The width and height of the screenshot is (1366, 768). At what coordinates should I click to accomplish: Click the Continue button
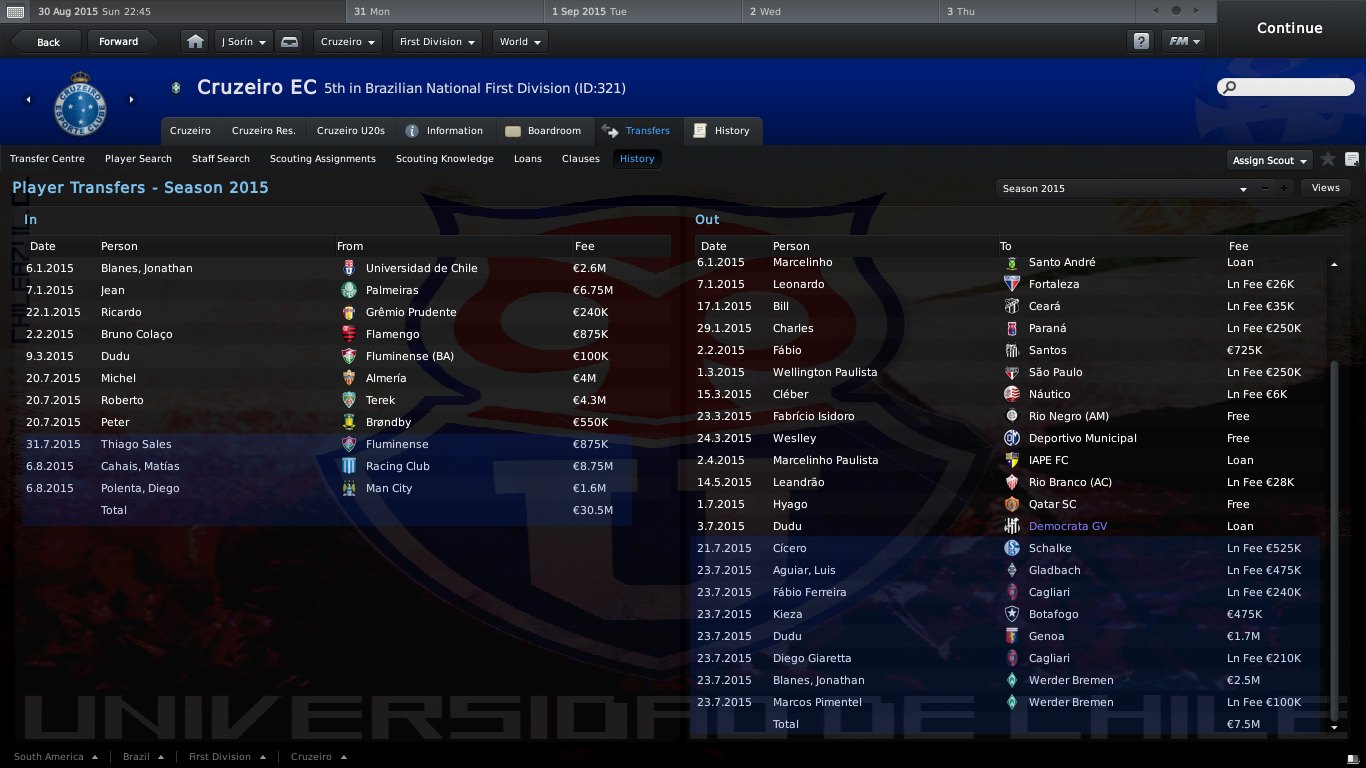[x=1289, y=28]
